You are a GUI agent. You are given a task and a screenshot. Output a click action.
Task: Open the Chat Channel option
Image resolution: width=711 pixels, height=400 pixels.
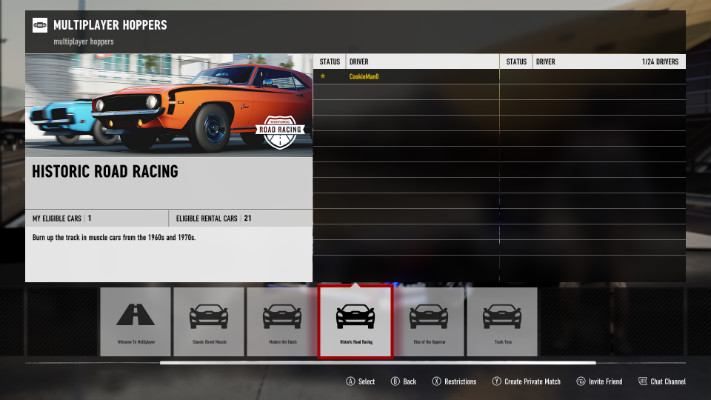[x=662, y=381]
